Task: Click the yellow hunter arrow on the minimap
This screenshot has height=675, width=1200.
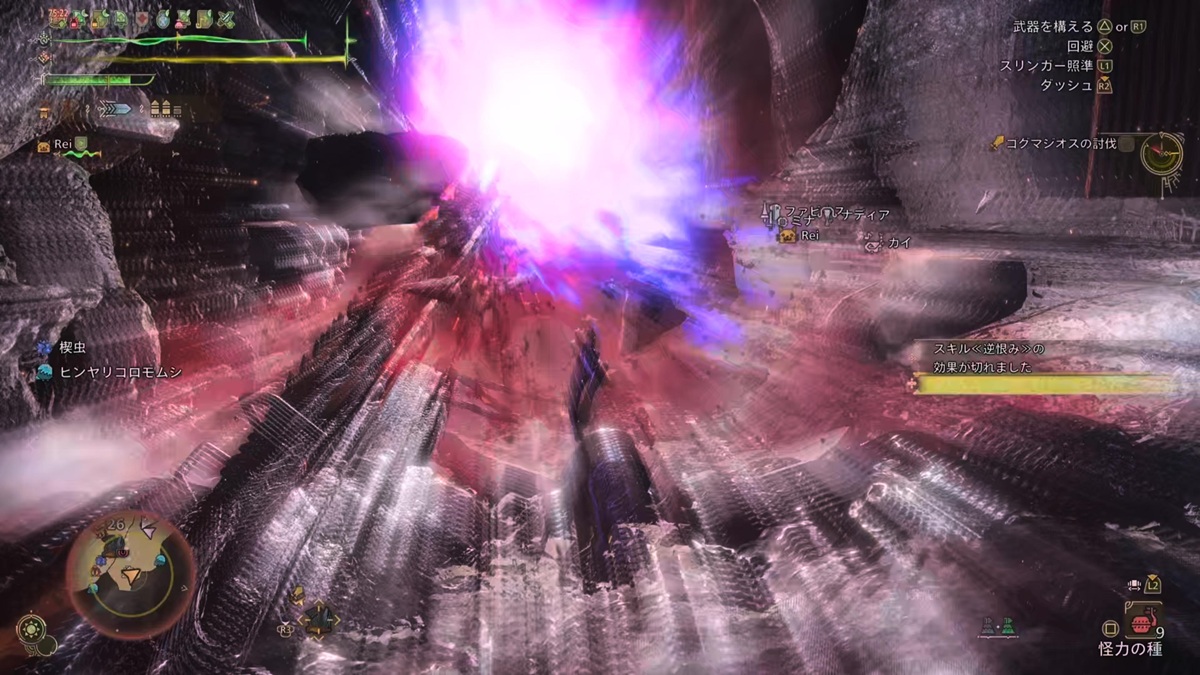Action: pyautogui.click(x=131, y=575)
